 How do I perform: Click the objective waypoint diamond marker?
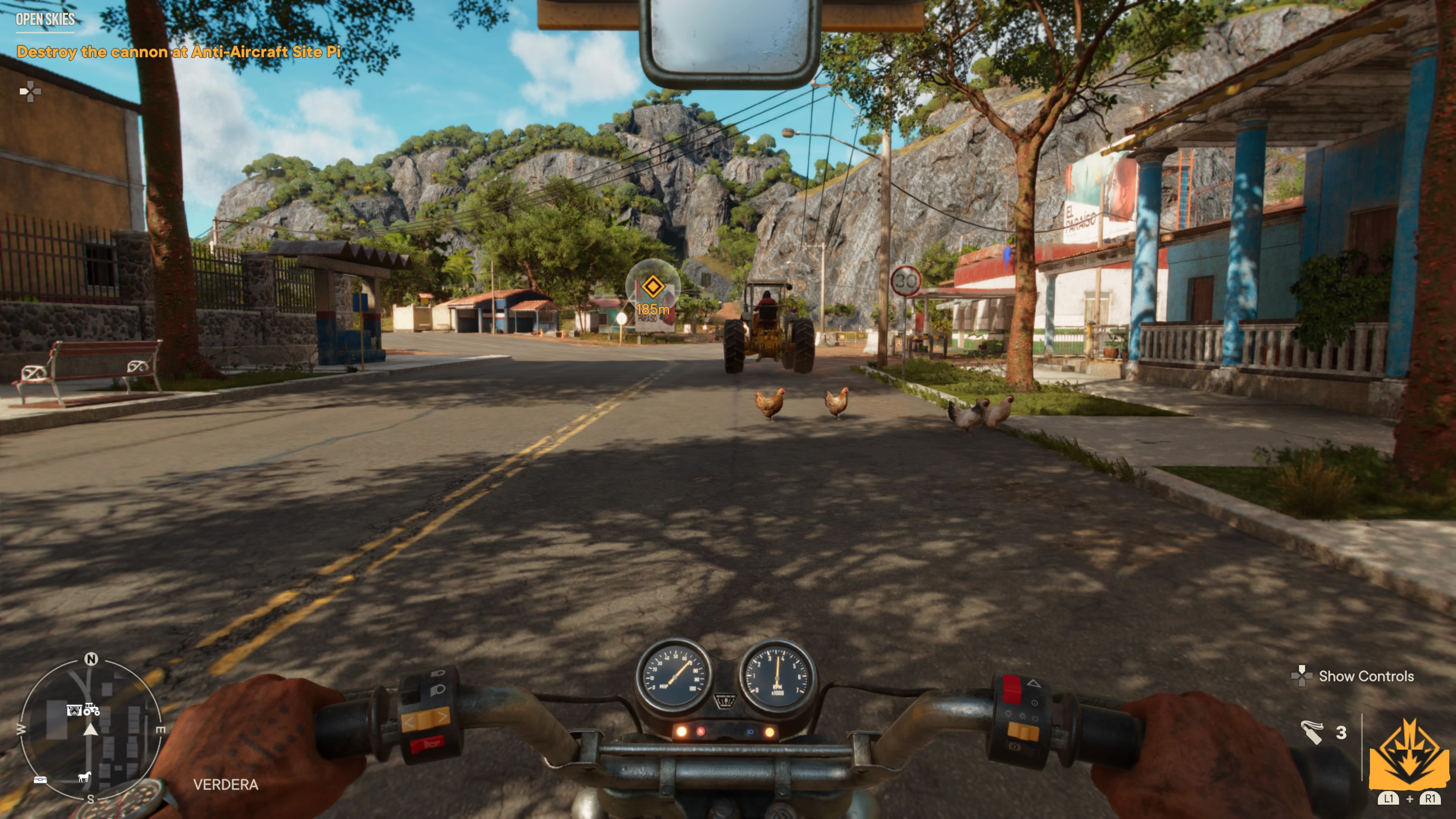tap(652, 287)
